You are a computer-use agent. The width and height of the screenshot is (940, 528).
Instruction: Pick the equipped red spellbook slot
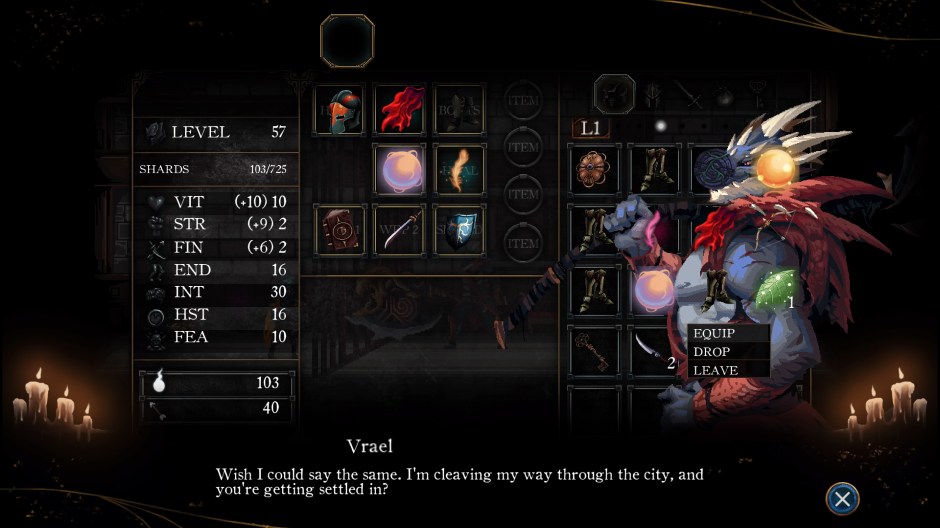[340, 229]
